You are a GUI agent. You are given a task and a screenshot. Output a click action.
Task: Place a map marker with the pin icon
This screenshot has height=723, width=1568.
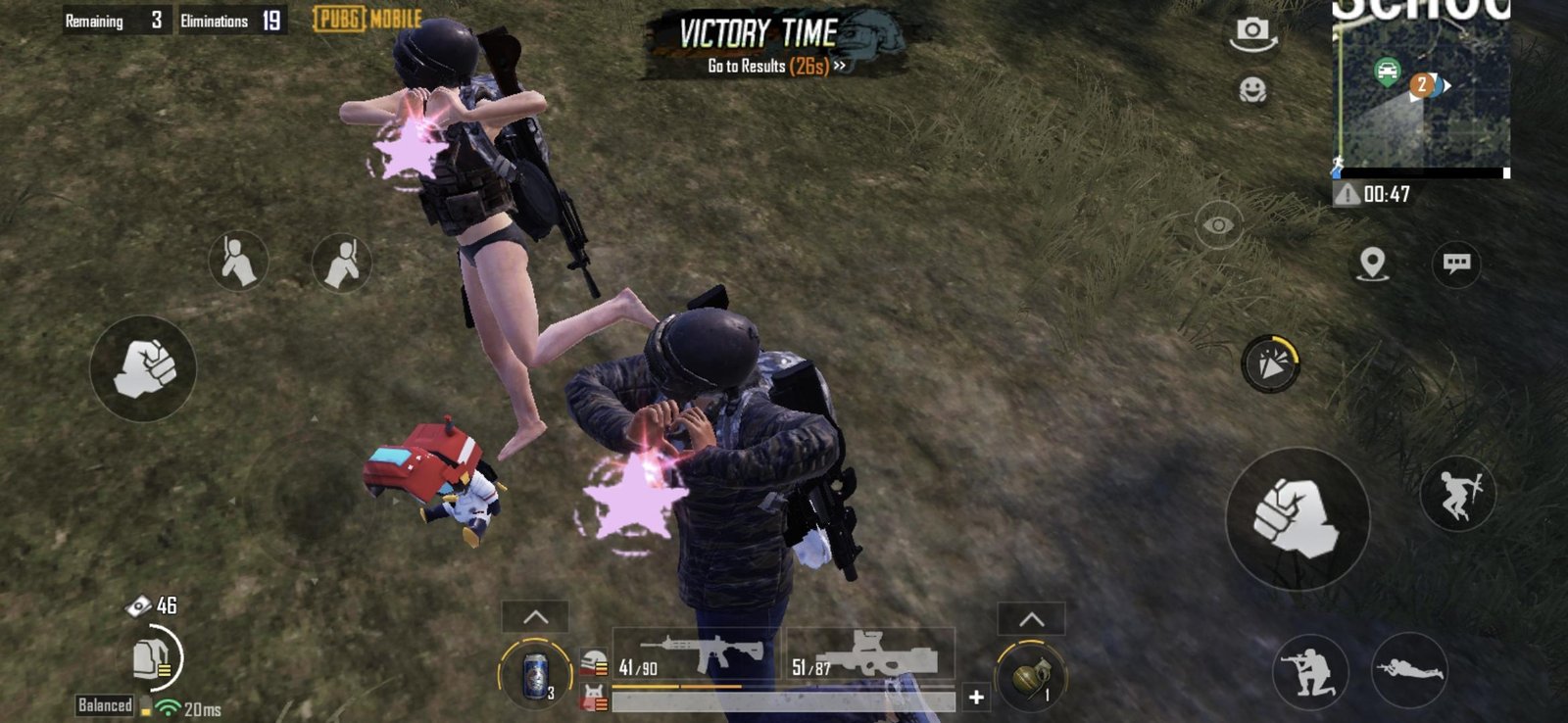pyautogui.click(x=1372, y=263)
